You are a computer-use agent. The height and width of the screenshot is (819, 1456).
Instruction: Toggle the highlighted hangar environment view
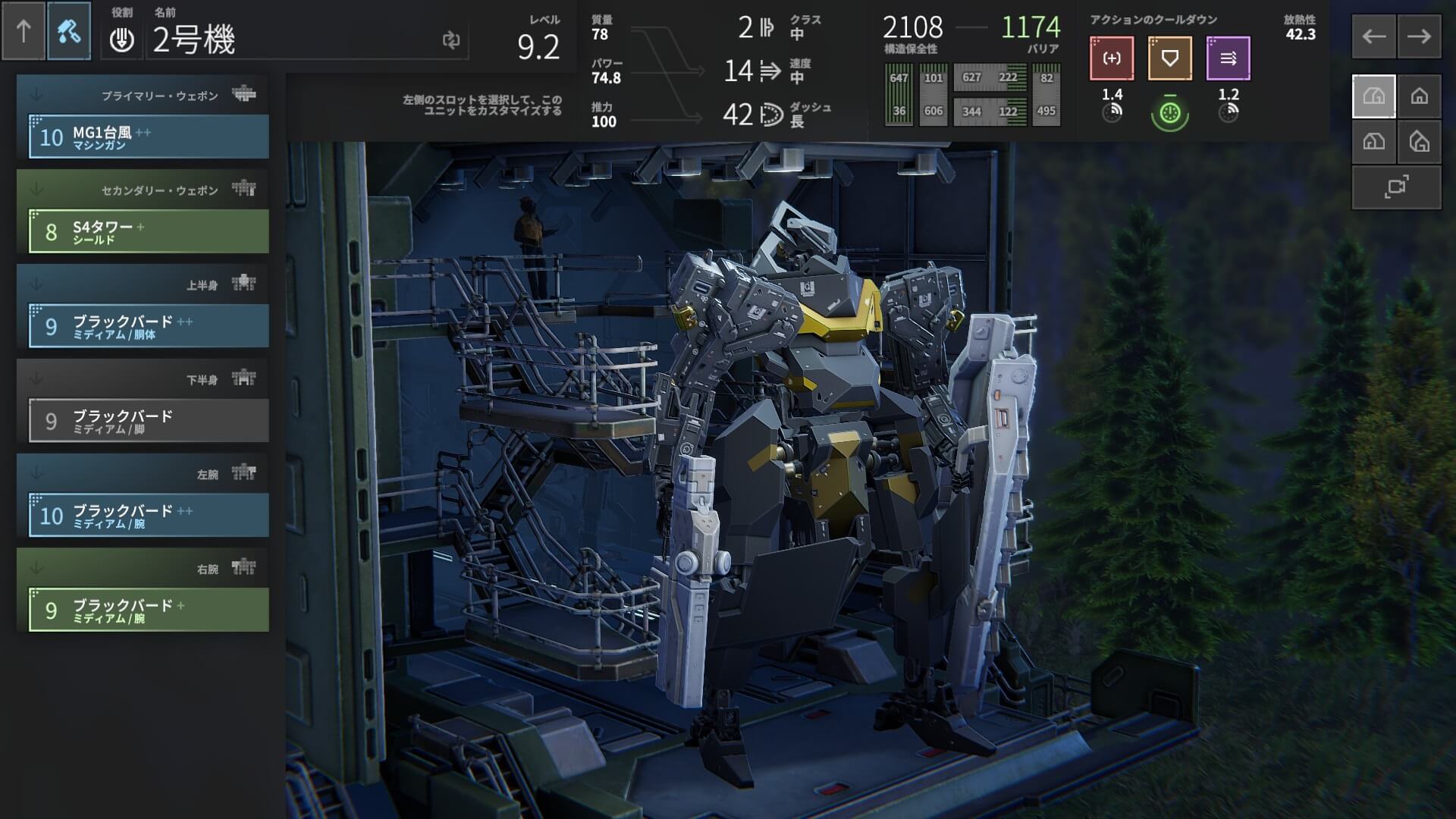[x=1373, y=95]
